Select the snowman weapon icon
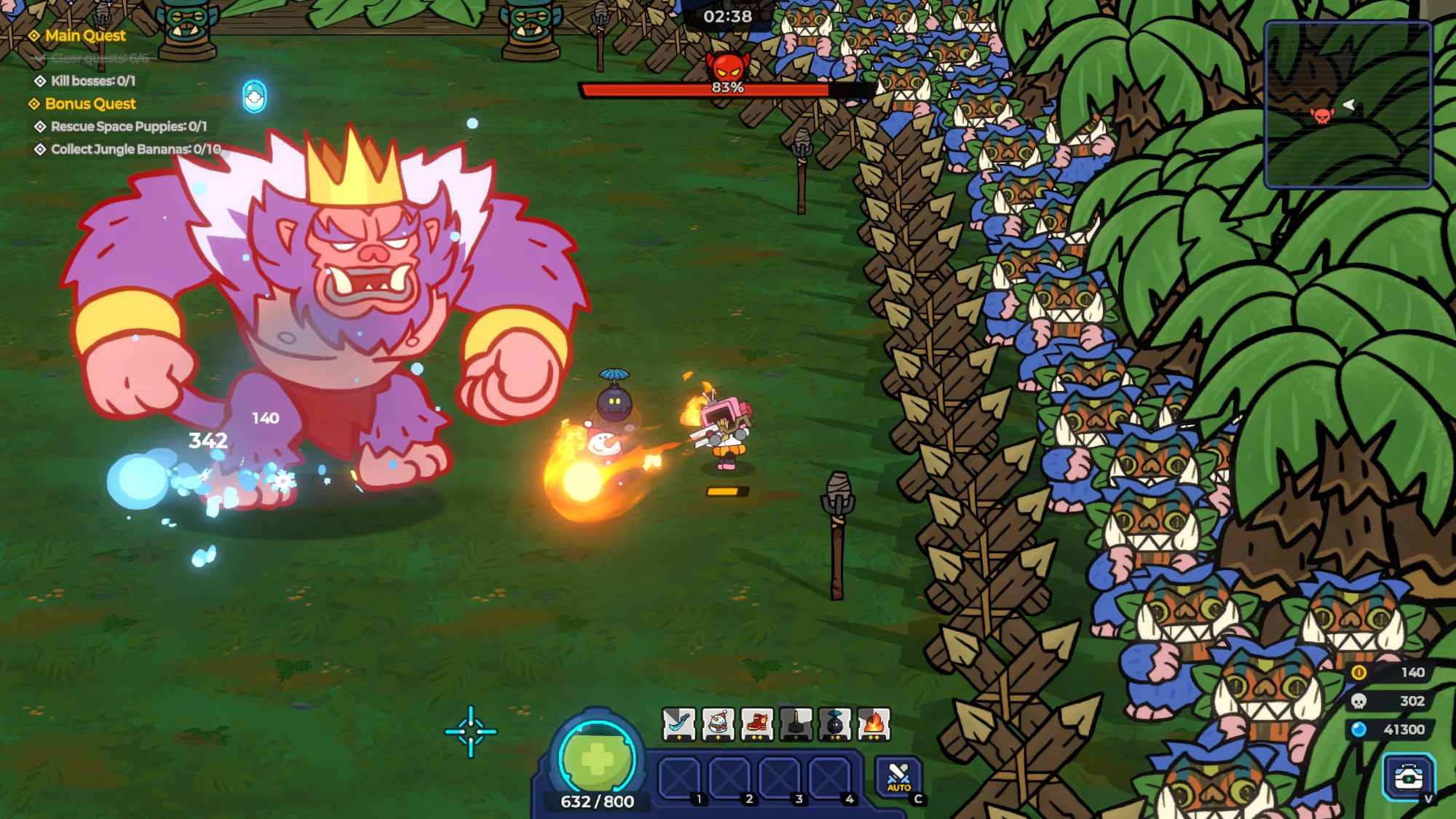Screen dimensions: 1456x819 (x=718, y=724)
